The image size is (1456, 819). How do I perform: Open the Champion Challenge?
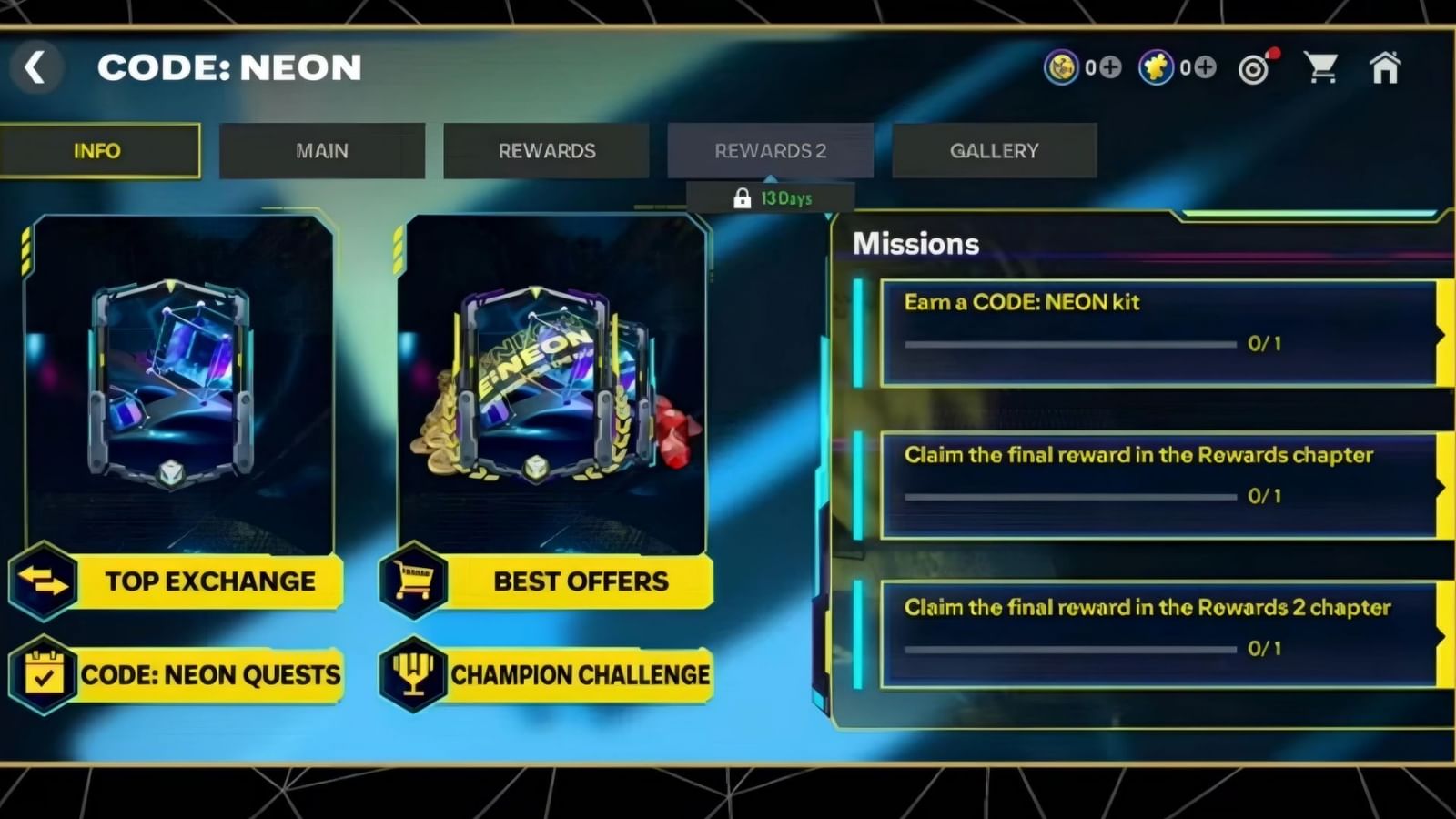(x=581, y=675)
